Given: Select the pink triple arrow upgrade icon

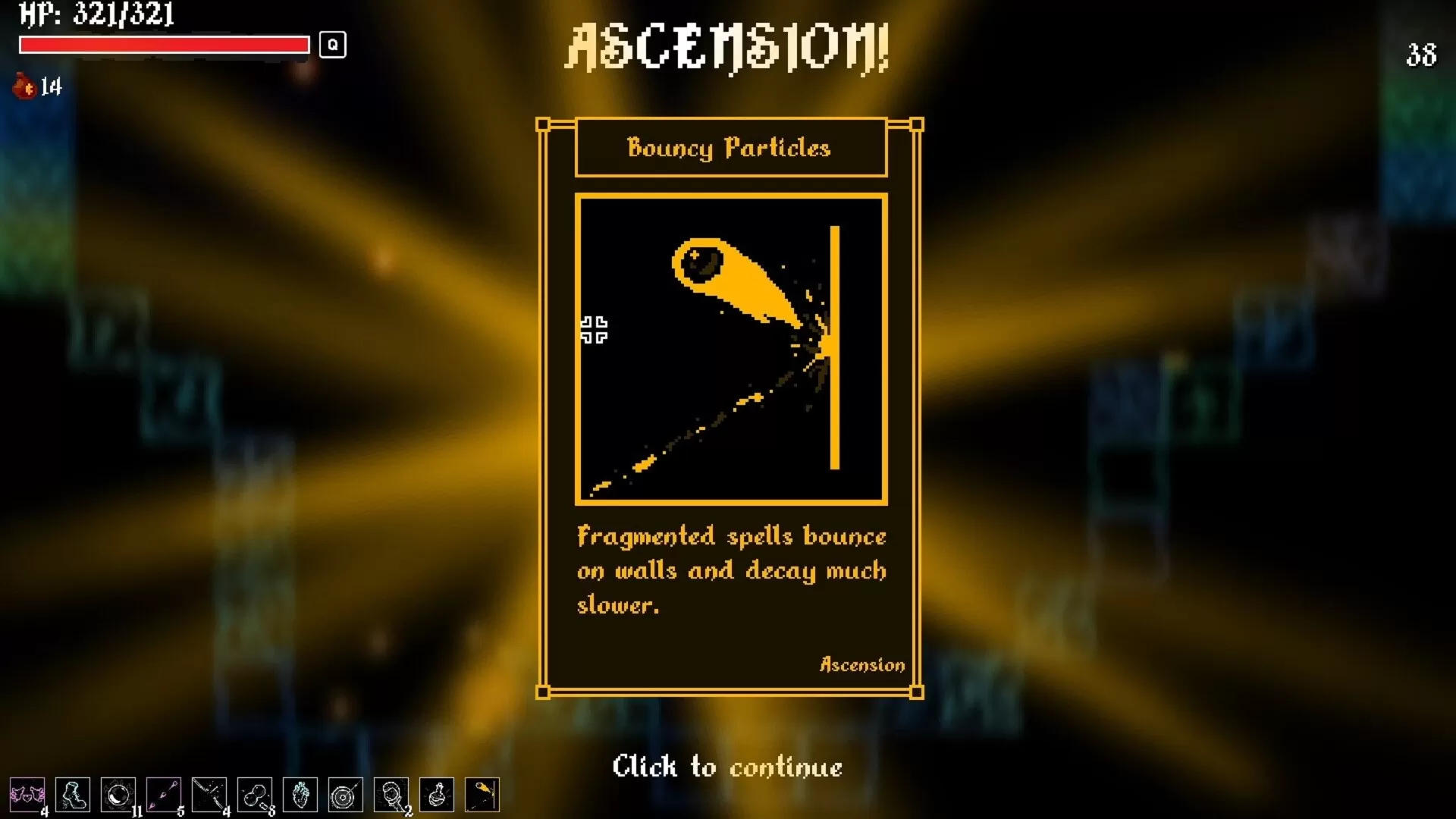Looking at the screenshot, I should [164, 795].
